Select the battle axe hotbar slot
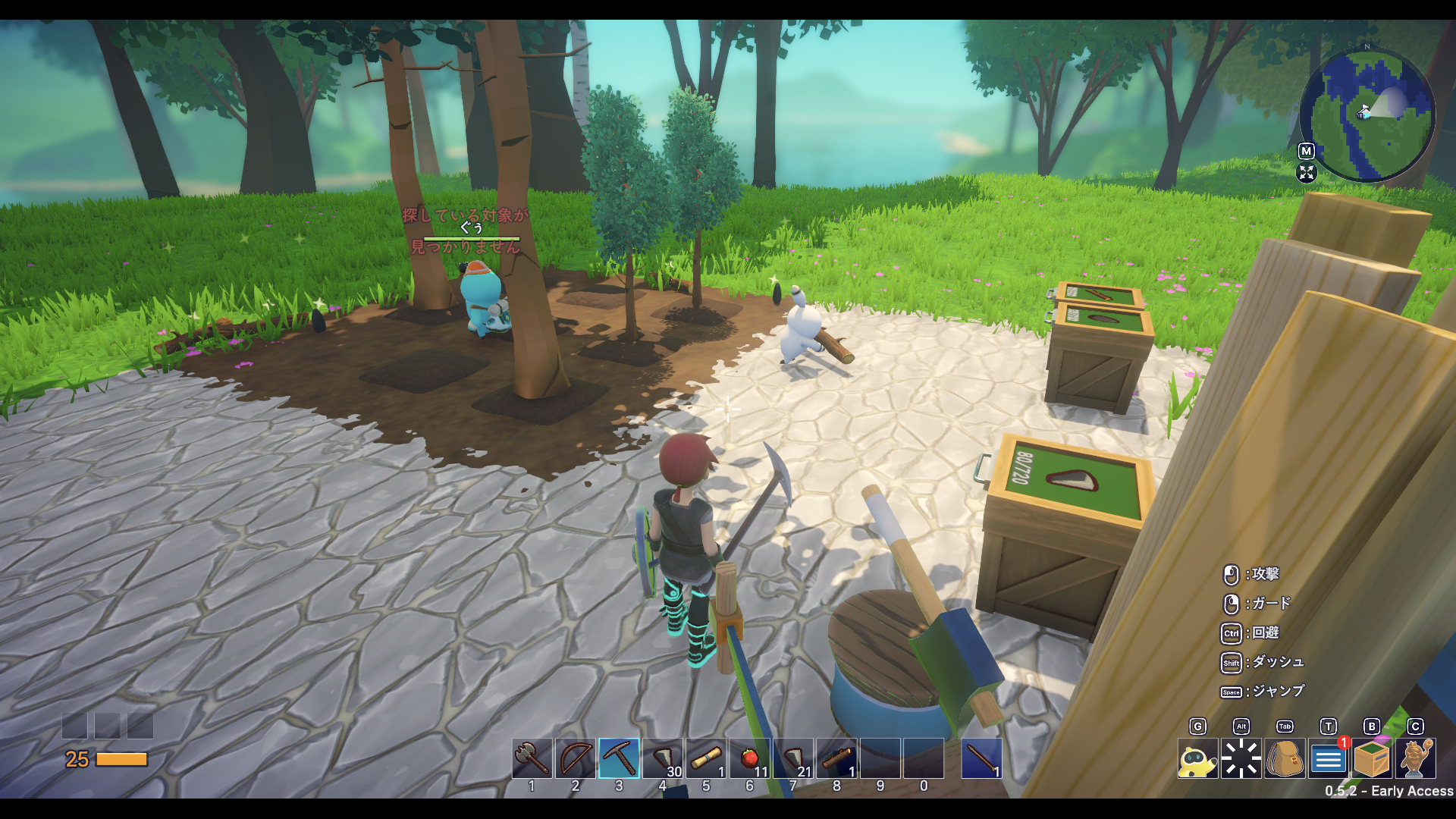The image size is (1456, 819). (x=532, y=758)
